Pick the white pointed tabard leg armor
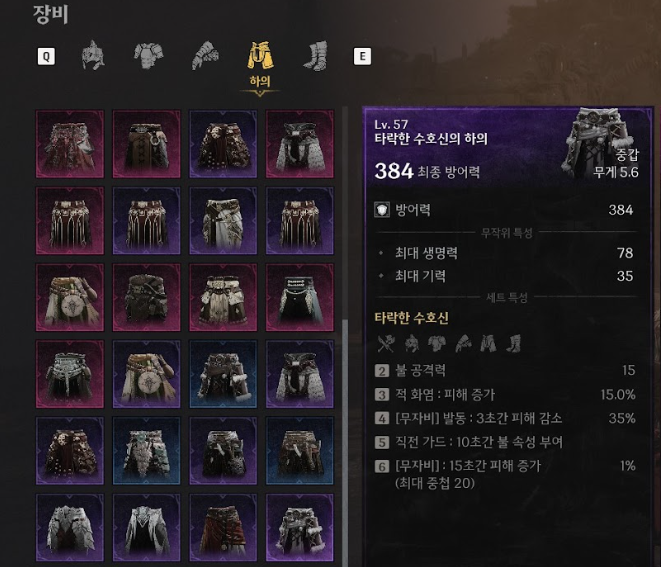The height and width of the screenshot is (567, 661). [145, 525]
